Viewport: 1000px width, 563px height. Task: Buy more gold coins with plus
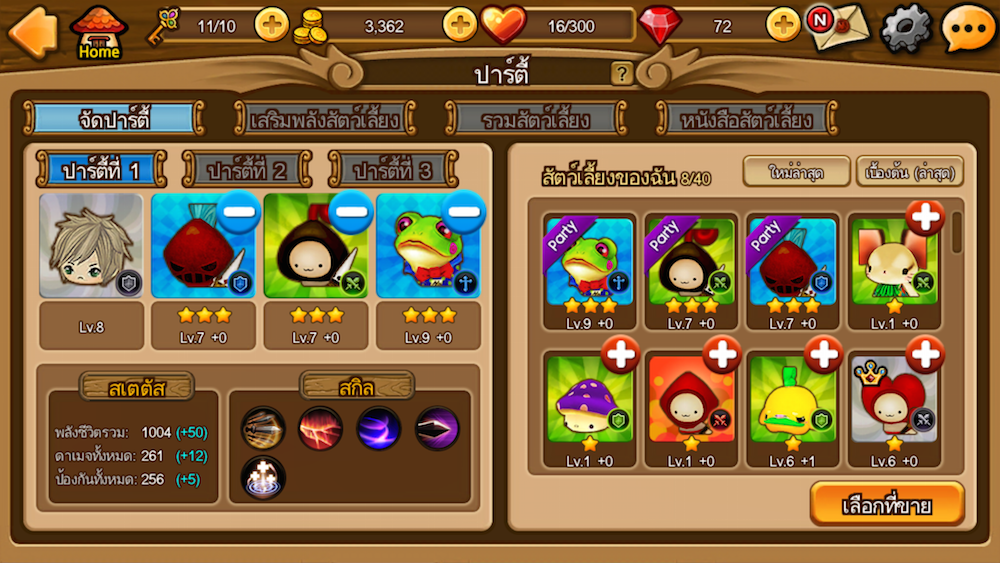pyautogui.click(x=459, y=24)
